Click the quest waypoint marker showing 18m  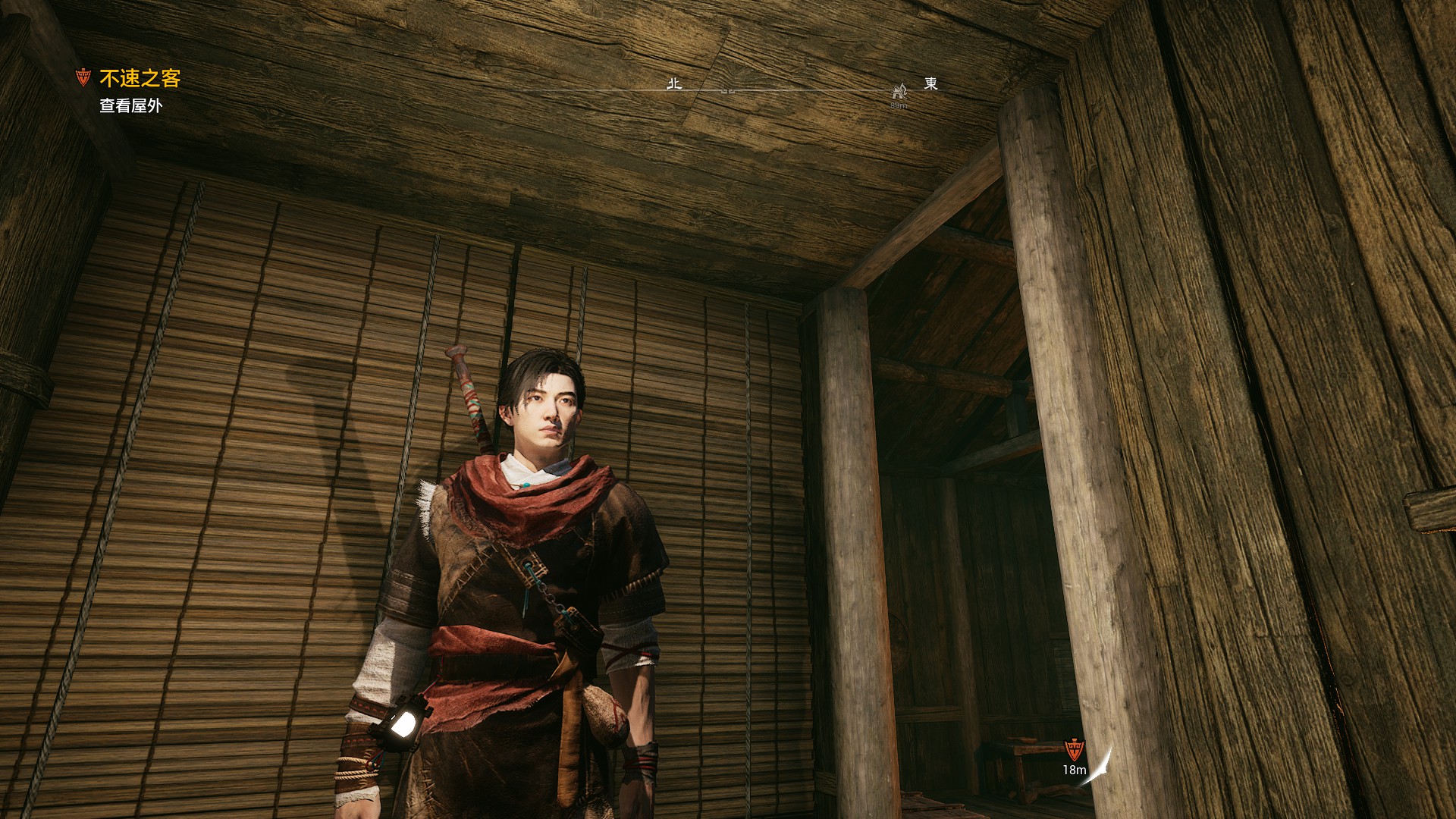[1074, 751]
